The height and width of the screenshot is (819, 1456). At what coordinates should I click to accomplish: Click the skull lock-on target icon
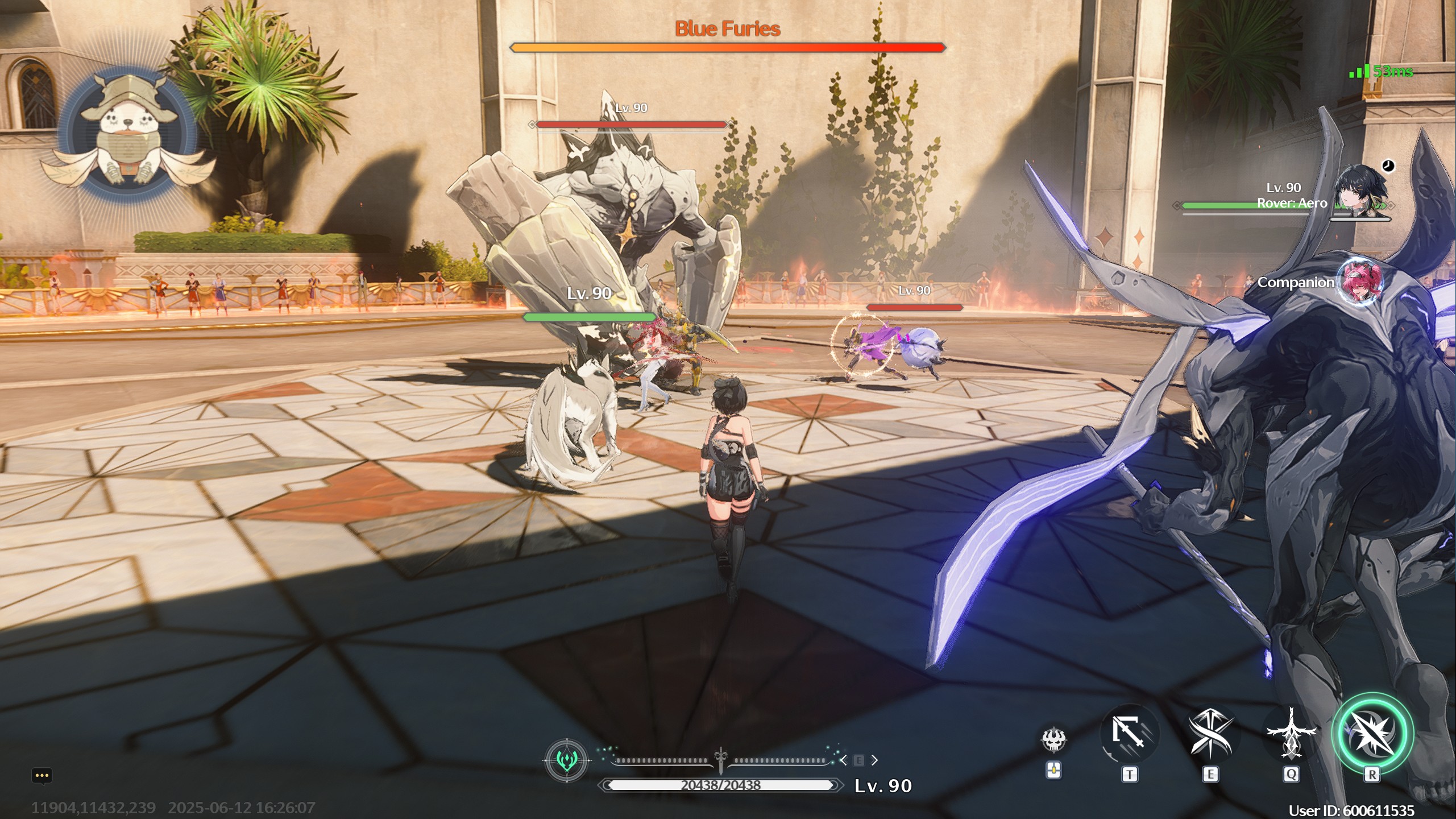[1053, 739]
